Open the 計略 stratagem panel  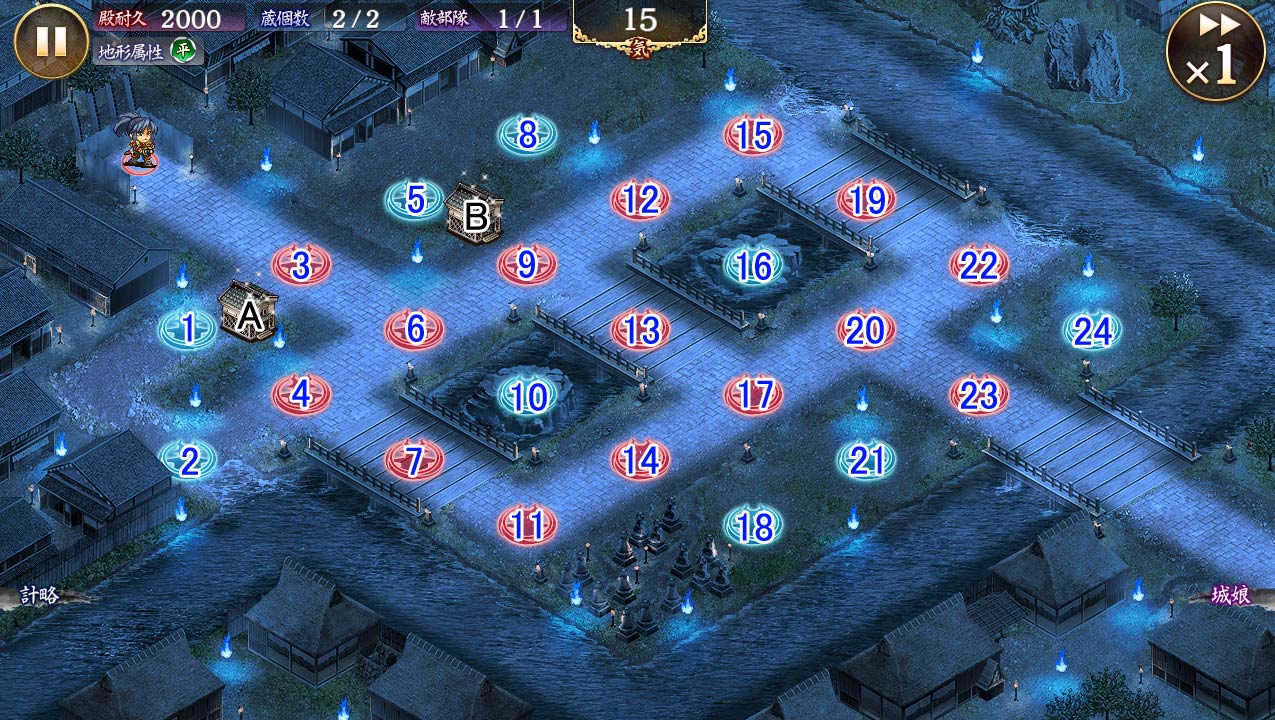(x=38, y=596)
